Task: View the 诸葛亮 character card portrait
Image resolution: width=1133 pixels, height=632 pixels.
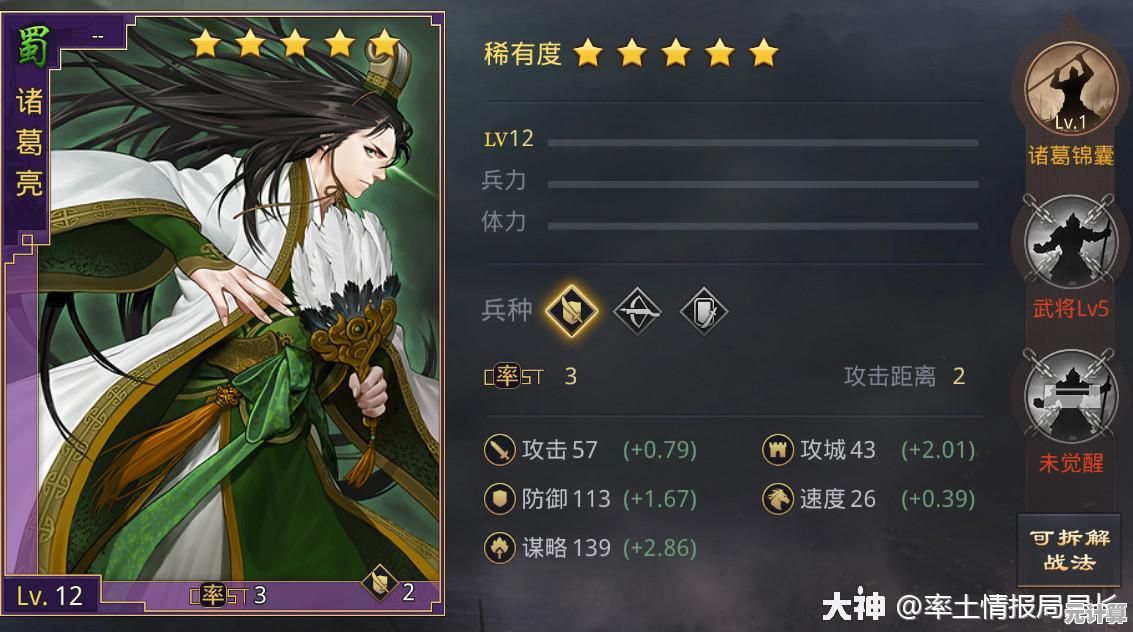Action: coord(240,300)
